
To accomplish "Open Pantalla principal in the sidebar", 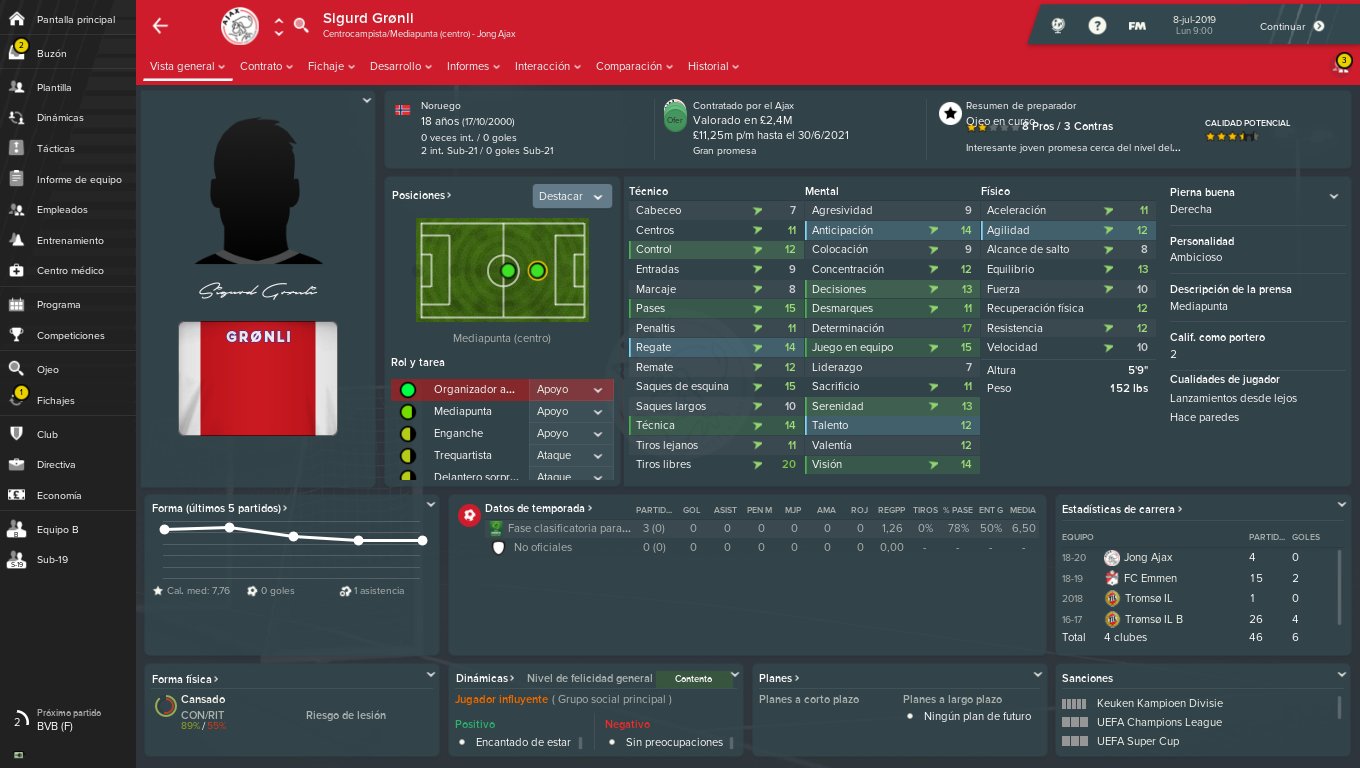I will [75, 20].
